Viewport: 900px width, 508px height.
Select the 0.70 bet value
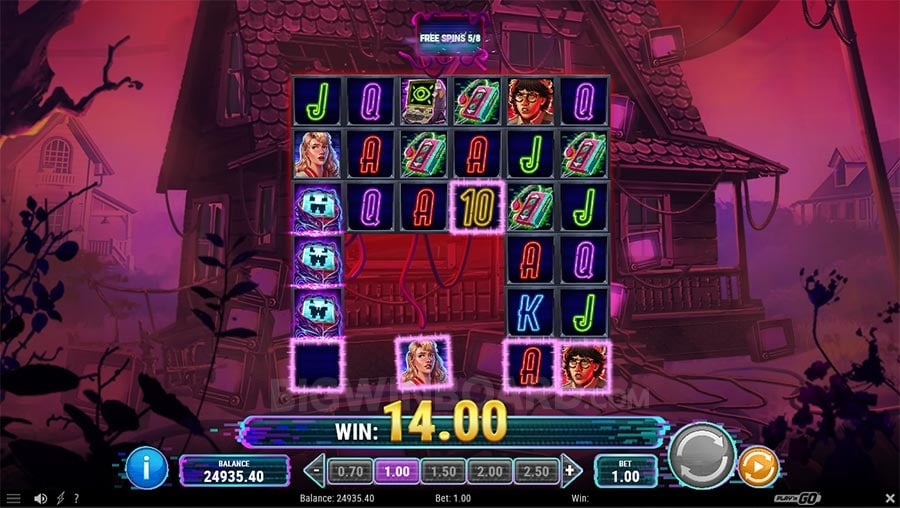coord(349,469)
